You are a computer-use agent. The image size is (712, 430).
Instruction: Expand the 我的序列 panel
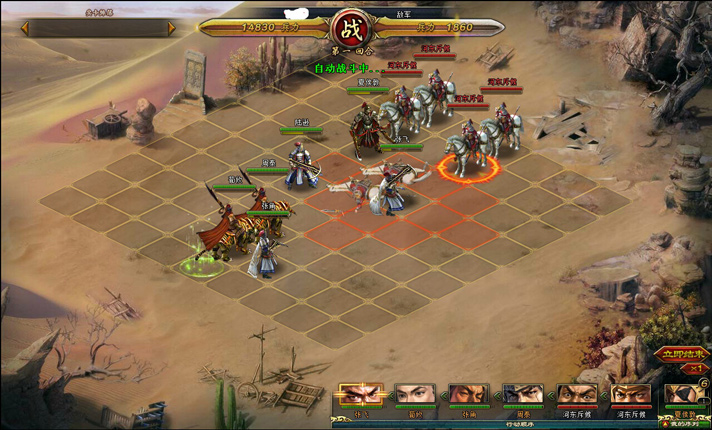[x=684, y=423]
